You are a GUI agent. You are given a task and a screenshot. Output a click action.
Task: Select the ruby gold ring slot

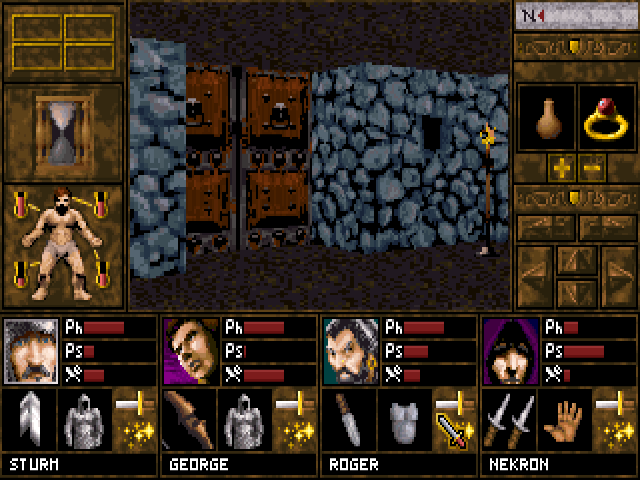click(x=605, y=120)
